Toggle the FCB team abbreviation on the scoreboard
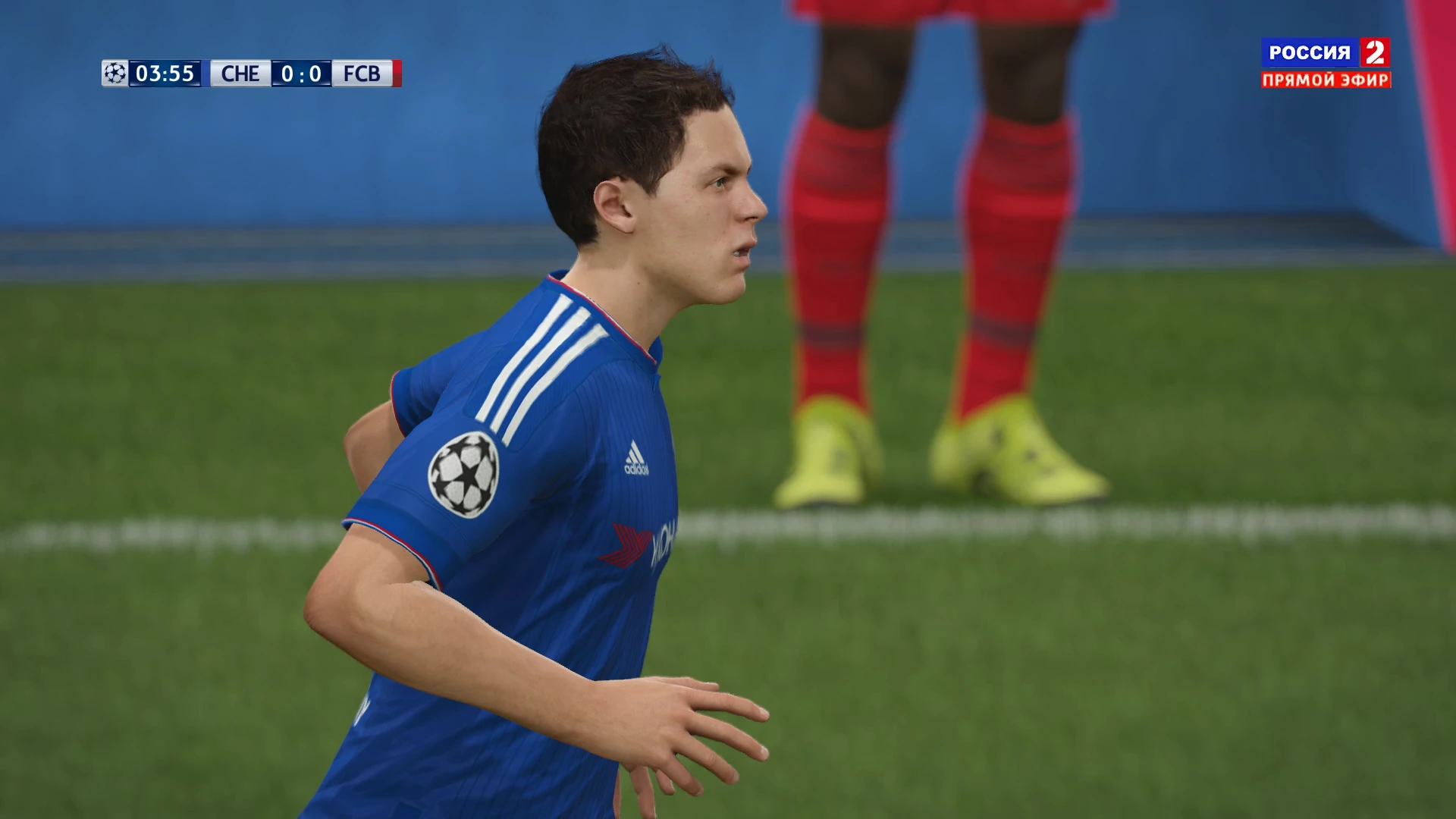 coord(362,73)
